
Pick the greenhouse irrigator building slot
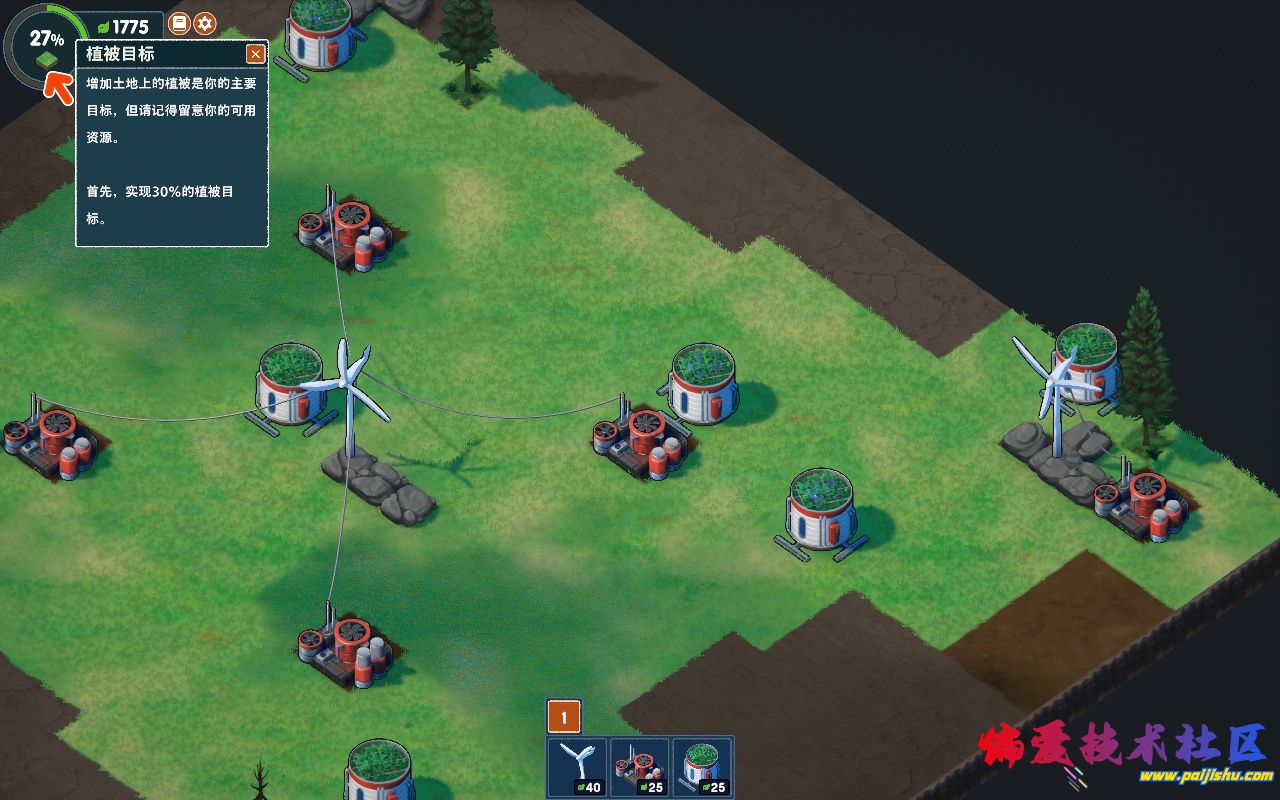coord(702,768)
